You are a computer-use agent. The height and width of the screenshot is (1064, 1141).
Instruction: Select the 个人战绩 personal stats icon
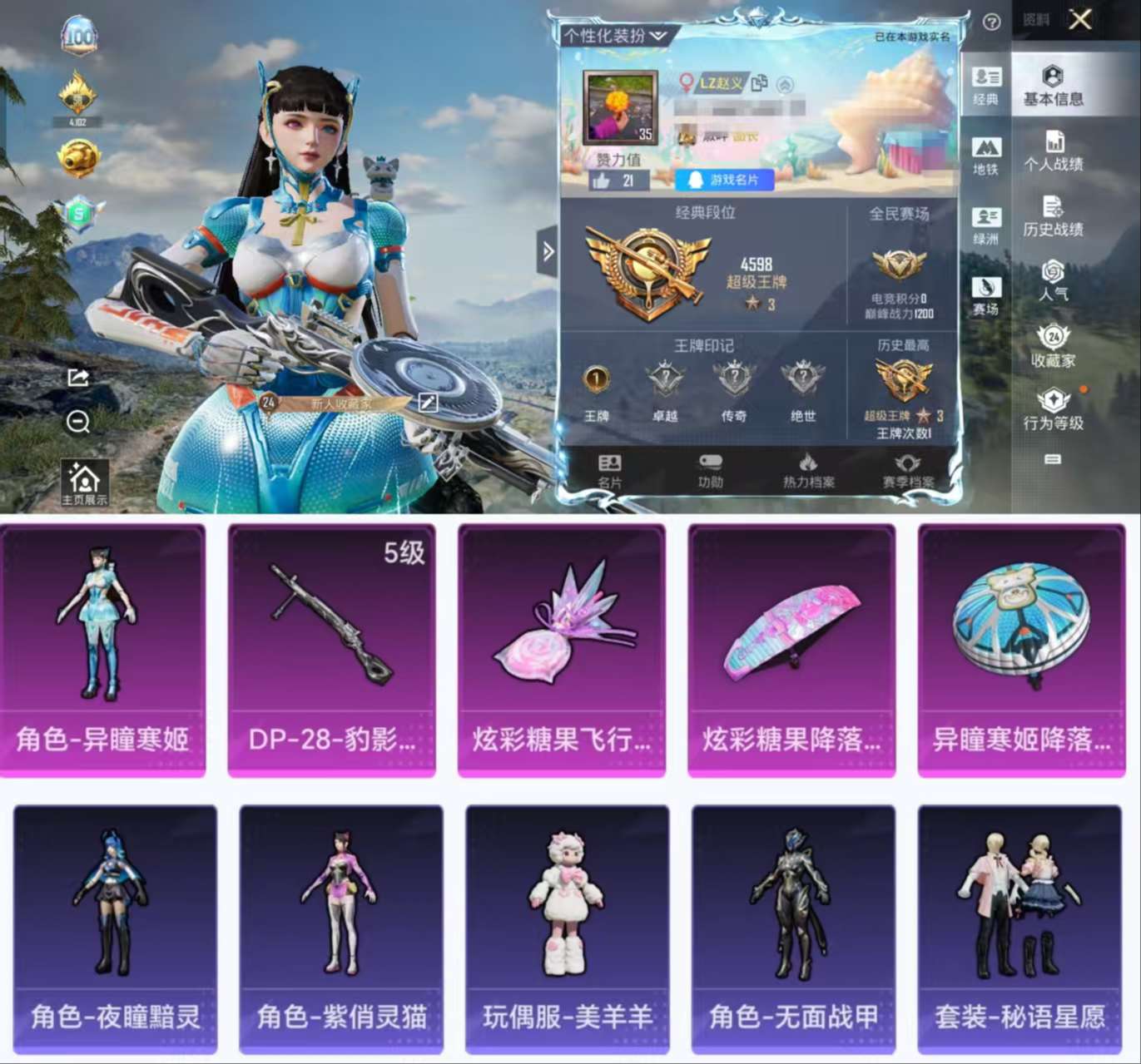[1051, 152]
